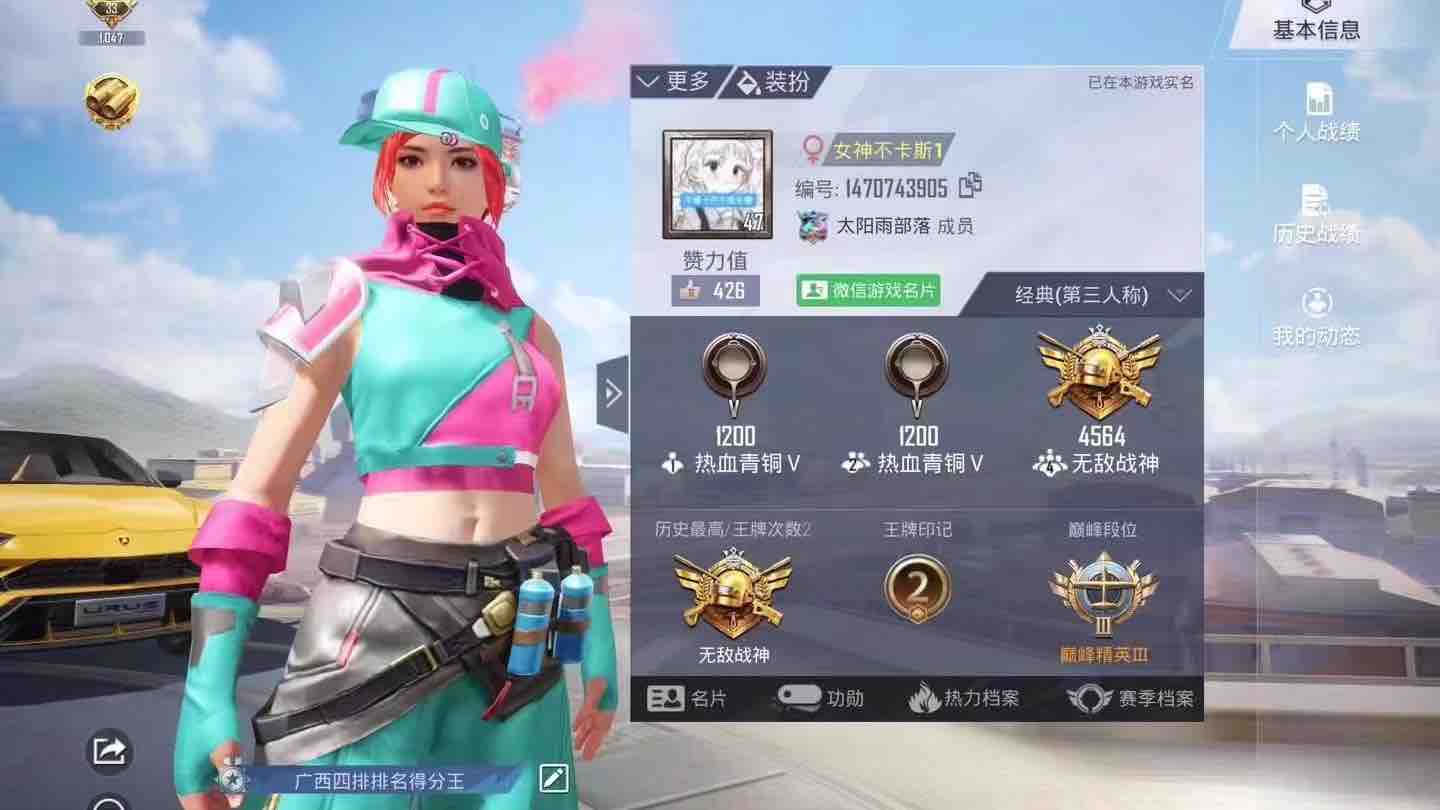This screenshot has height=810, width=1440.
Task: Open the 更多 (More) dropdown
Action: (x=674, y=82)
